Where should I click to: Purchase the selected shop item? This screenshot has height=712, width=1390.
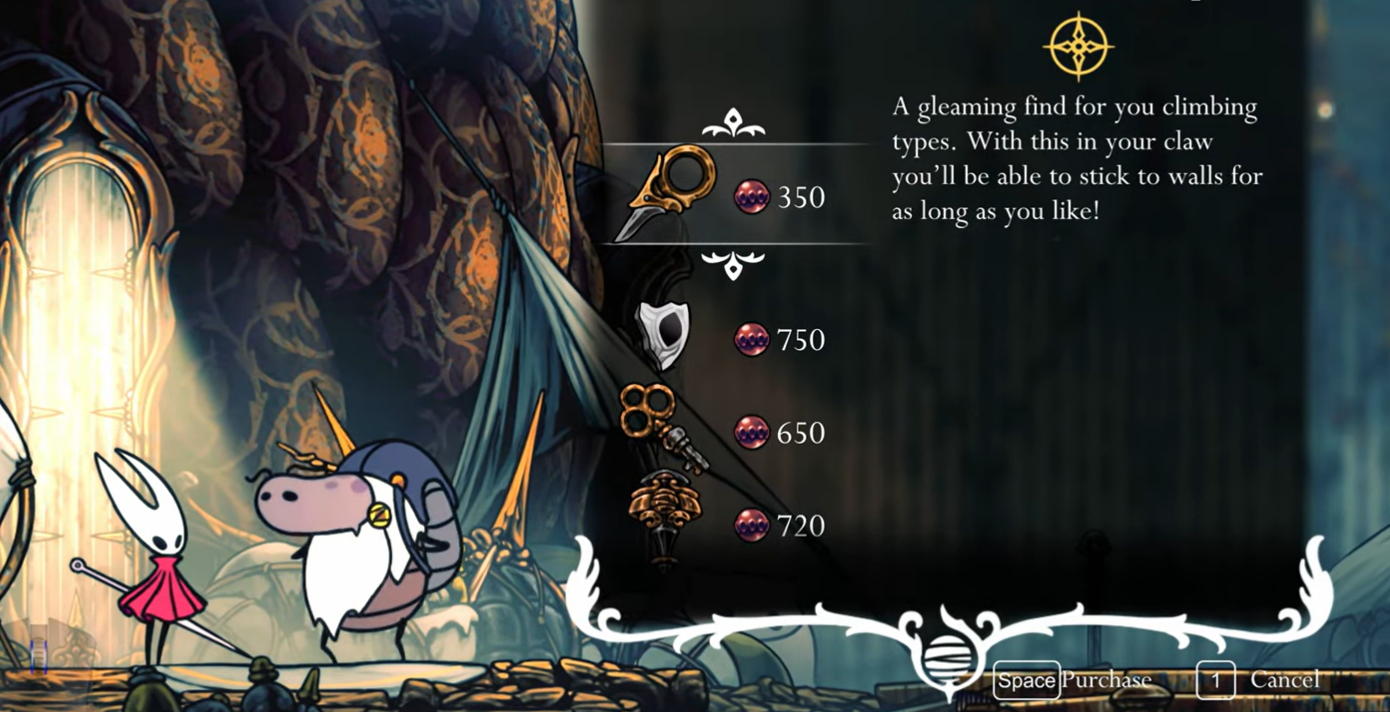[1072, 681]
